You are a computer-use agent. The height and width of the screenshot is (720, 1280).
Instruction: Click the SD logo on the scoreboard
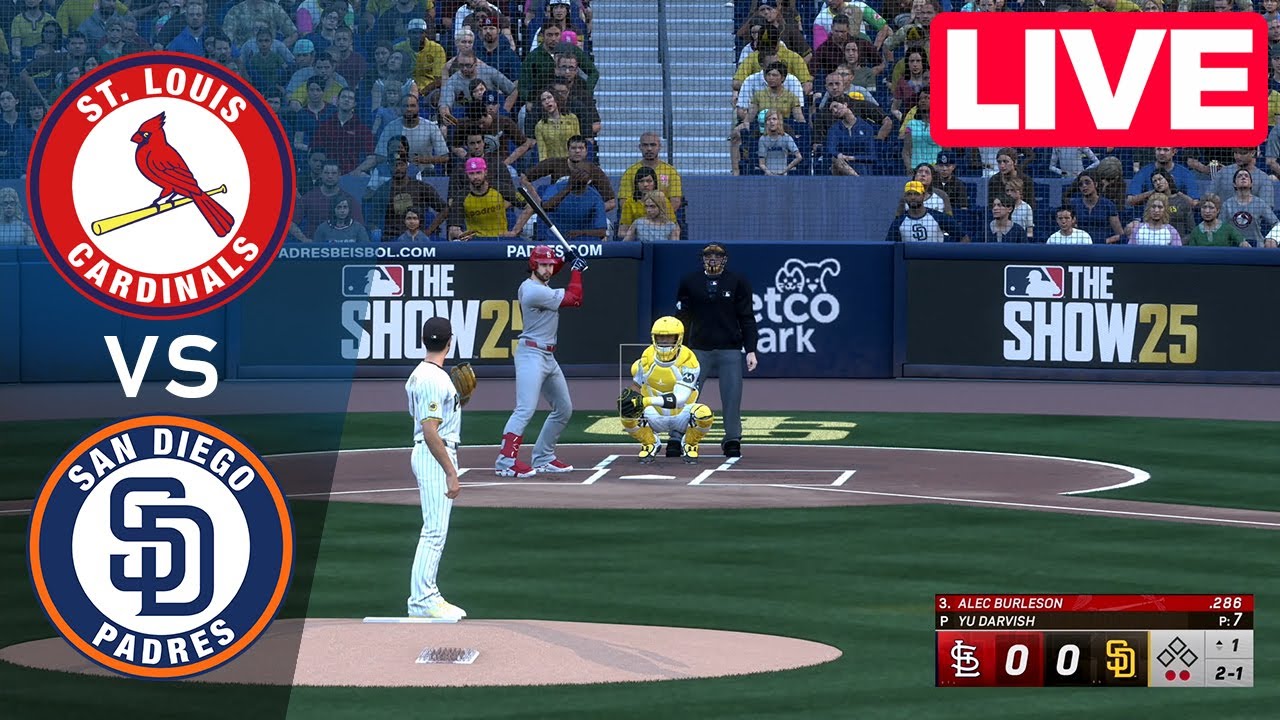[x=1121, y=658]
